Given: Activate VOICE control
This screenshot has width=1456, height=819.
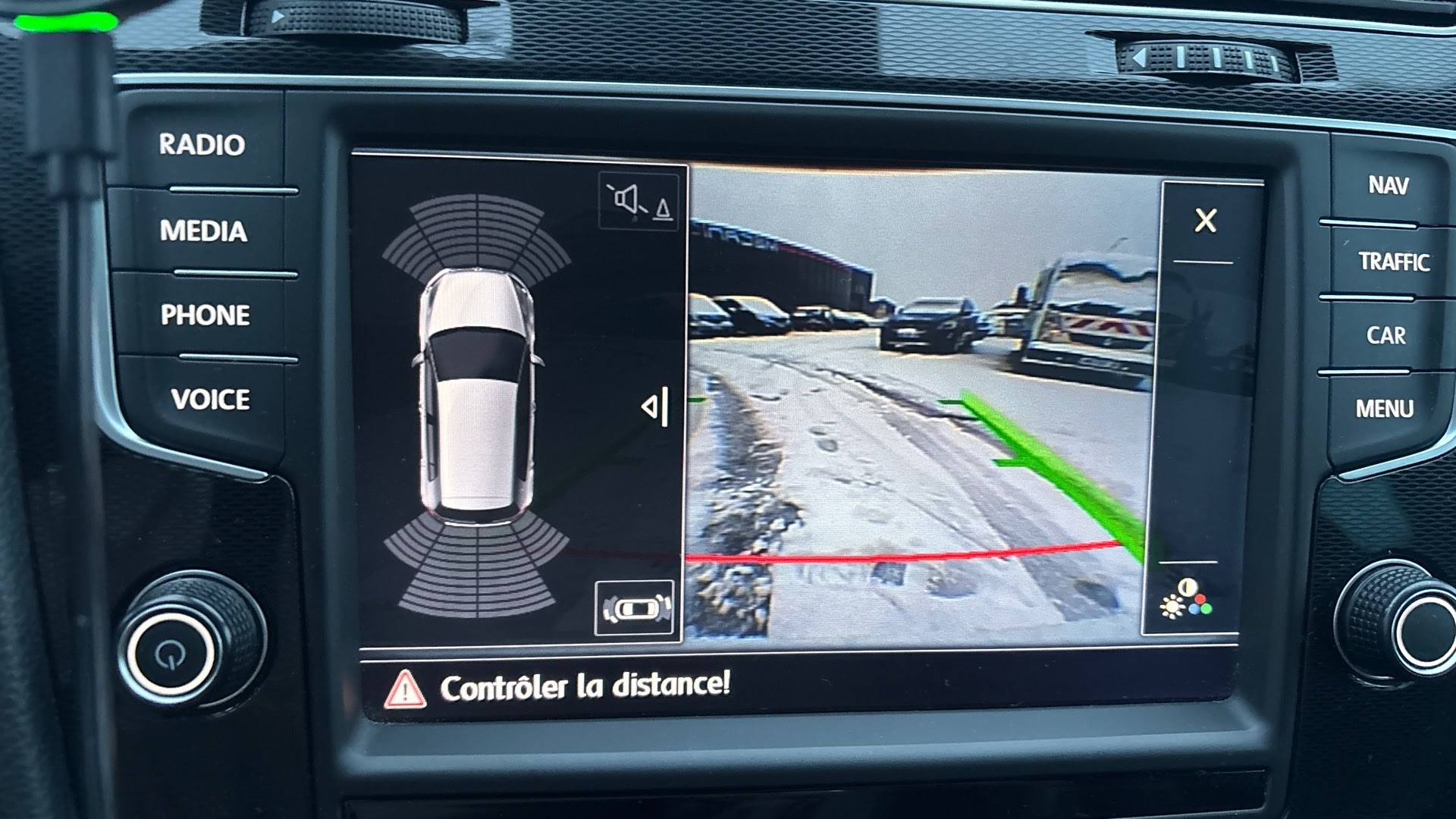Looking at the screenshot, I should (x=210, y=399).
